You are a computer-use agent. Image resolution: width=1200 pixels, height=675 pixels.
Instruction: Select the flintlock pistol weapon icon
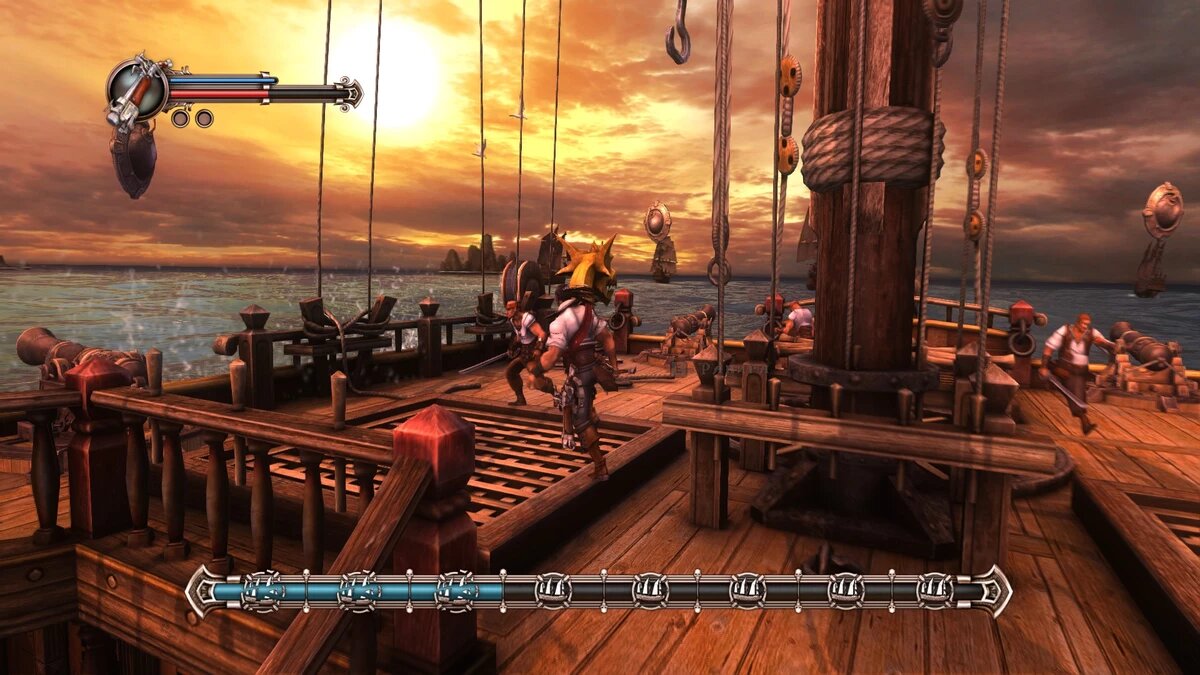(137, 90)
